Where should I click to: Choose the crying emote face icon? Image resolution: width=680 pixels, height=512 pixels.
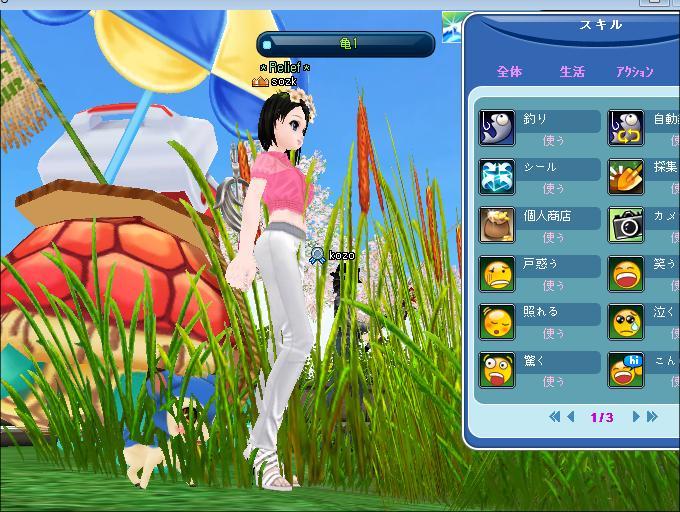[627, 321]
